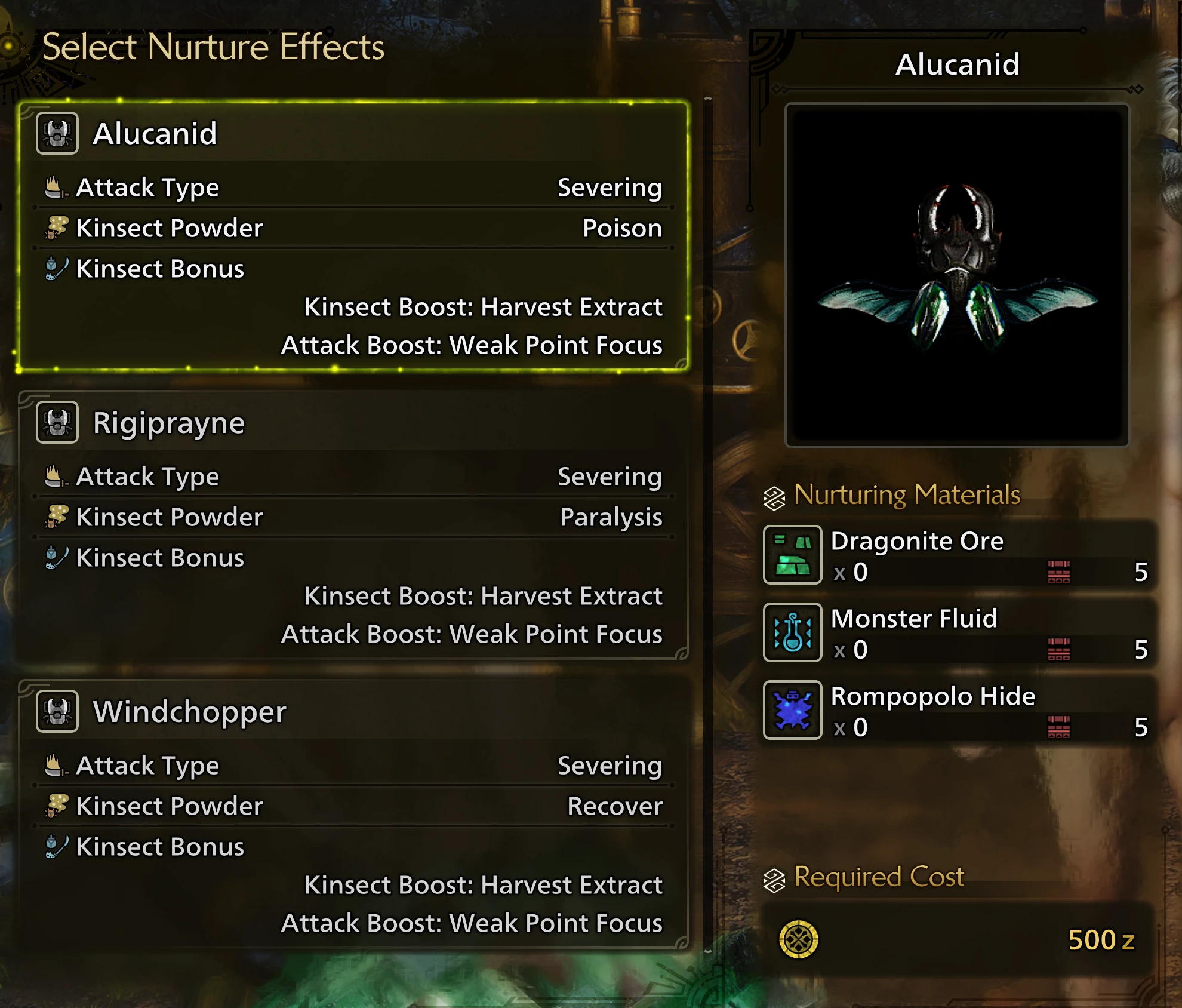Choose the Rigiprayne kinsect upgrade
This screenshot has height=1008, width=1182.
point(353,525)
